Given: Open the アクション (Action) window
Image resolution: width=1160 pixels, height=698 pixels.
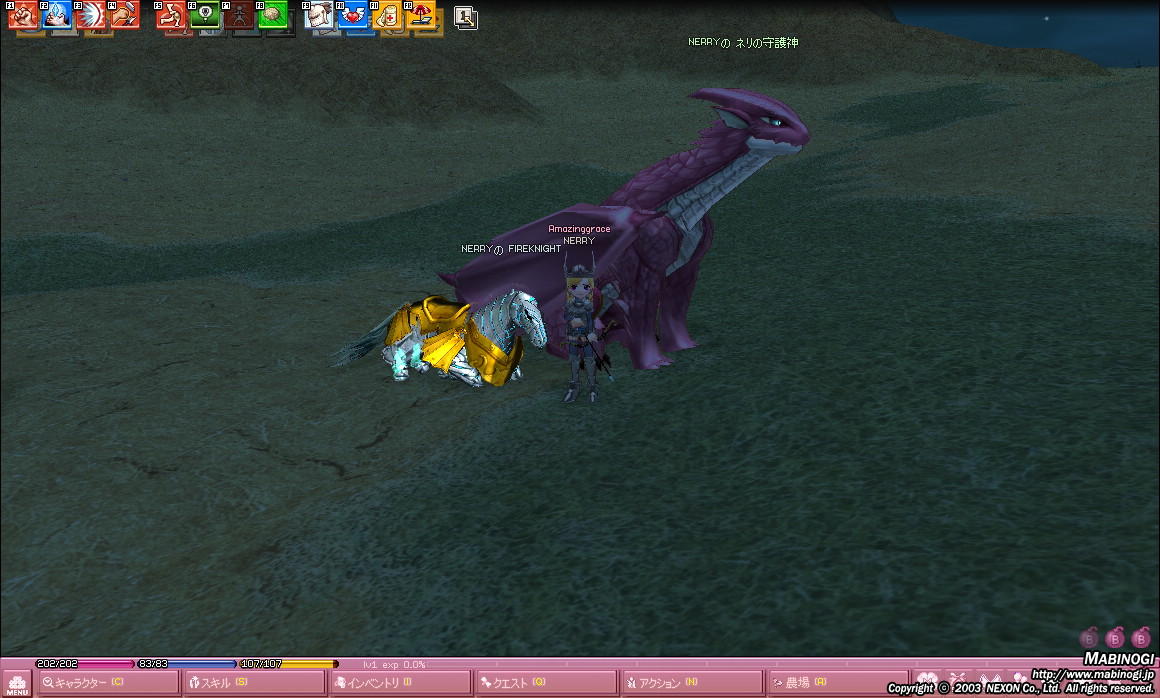Looking at the screenshot, I should click(x=691, y=683).
